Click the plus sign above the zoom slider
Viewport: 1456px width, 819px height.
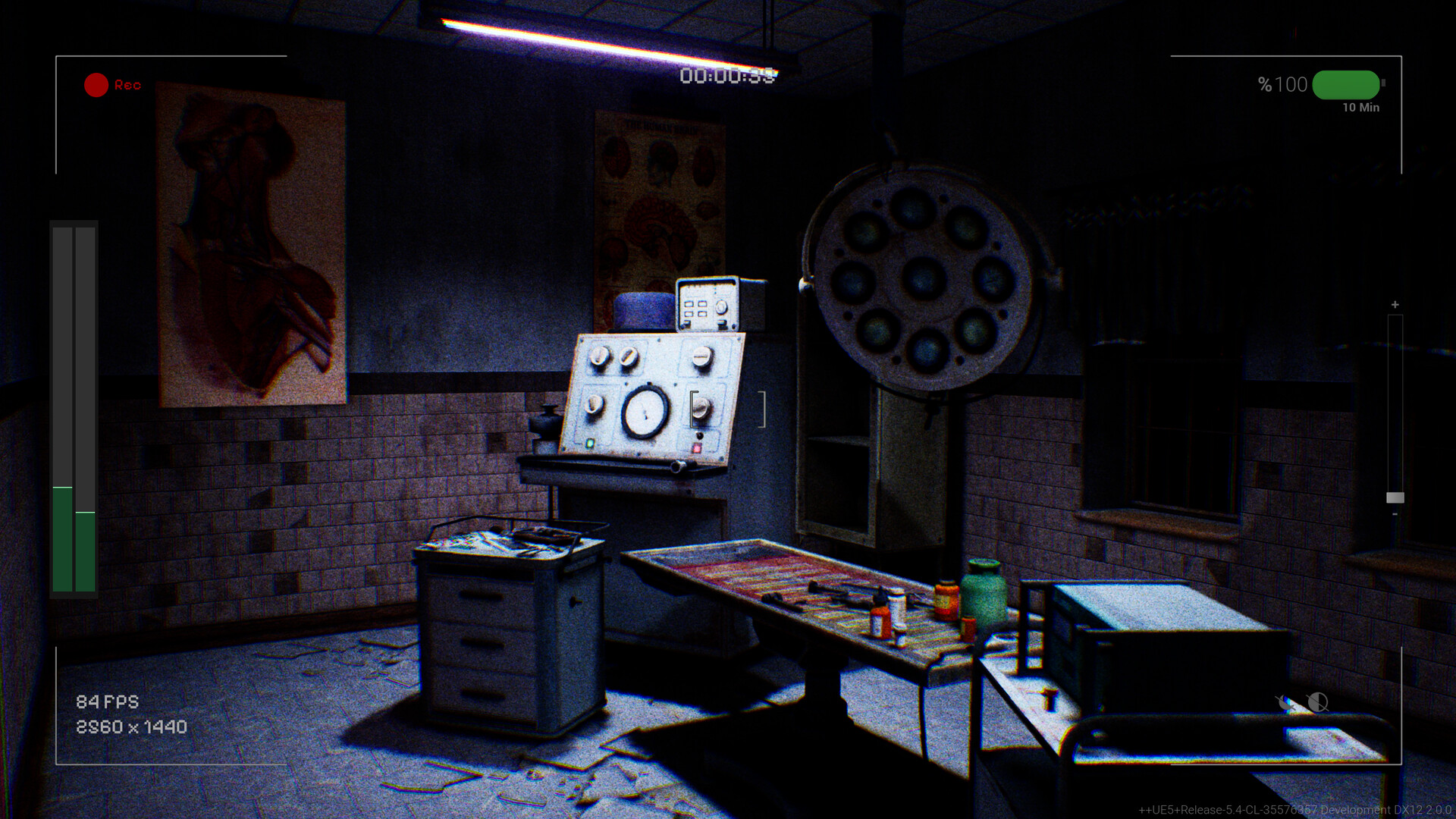point(1394,303)
